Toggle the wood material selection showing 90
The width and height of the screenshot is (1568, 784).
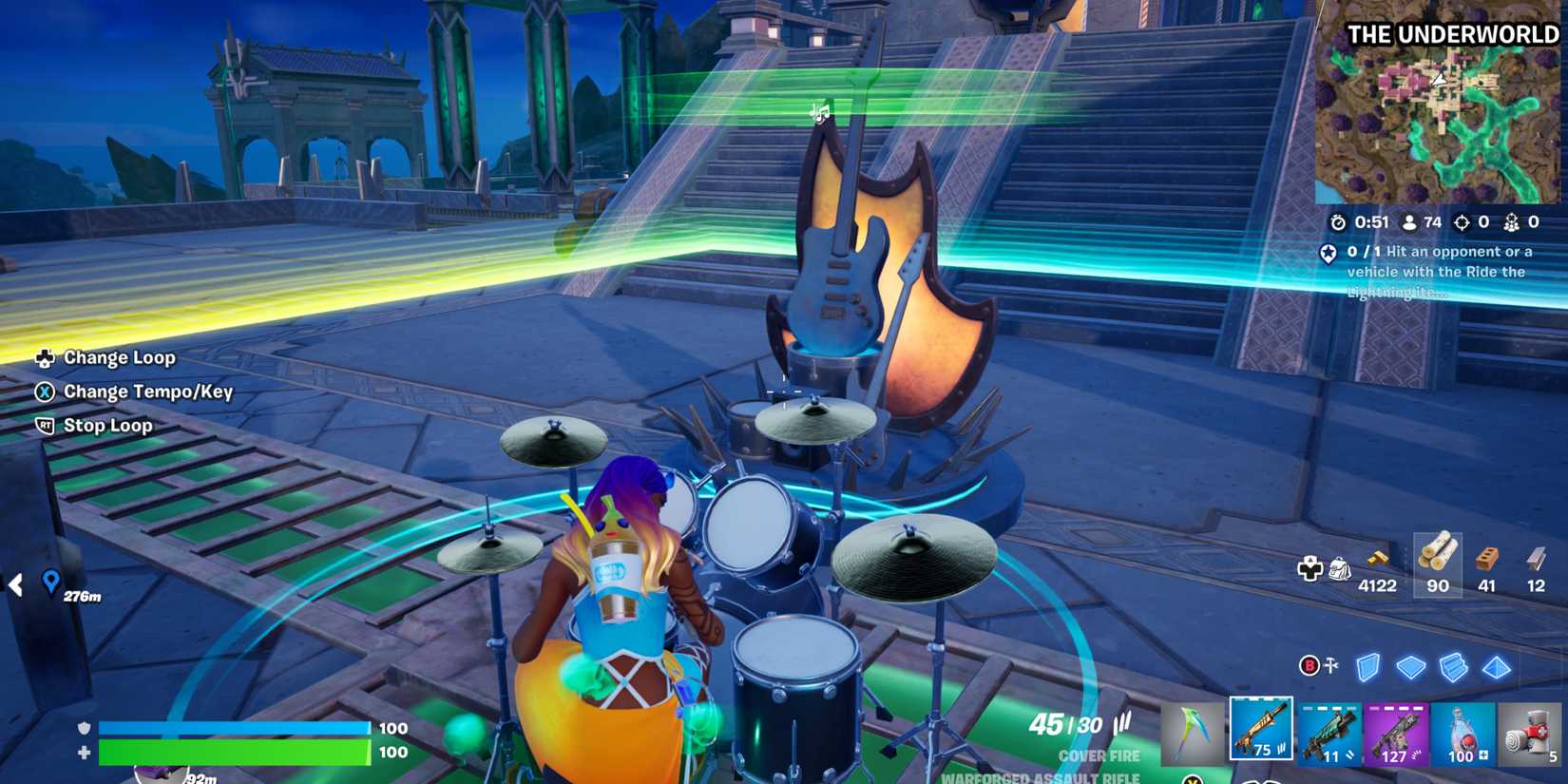coord(1436,567)
